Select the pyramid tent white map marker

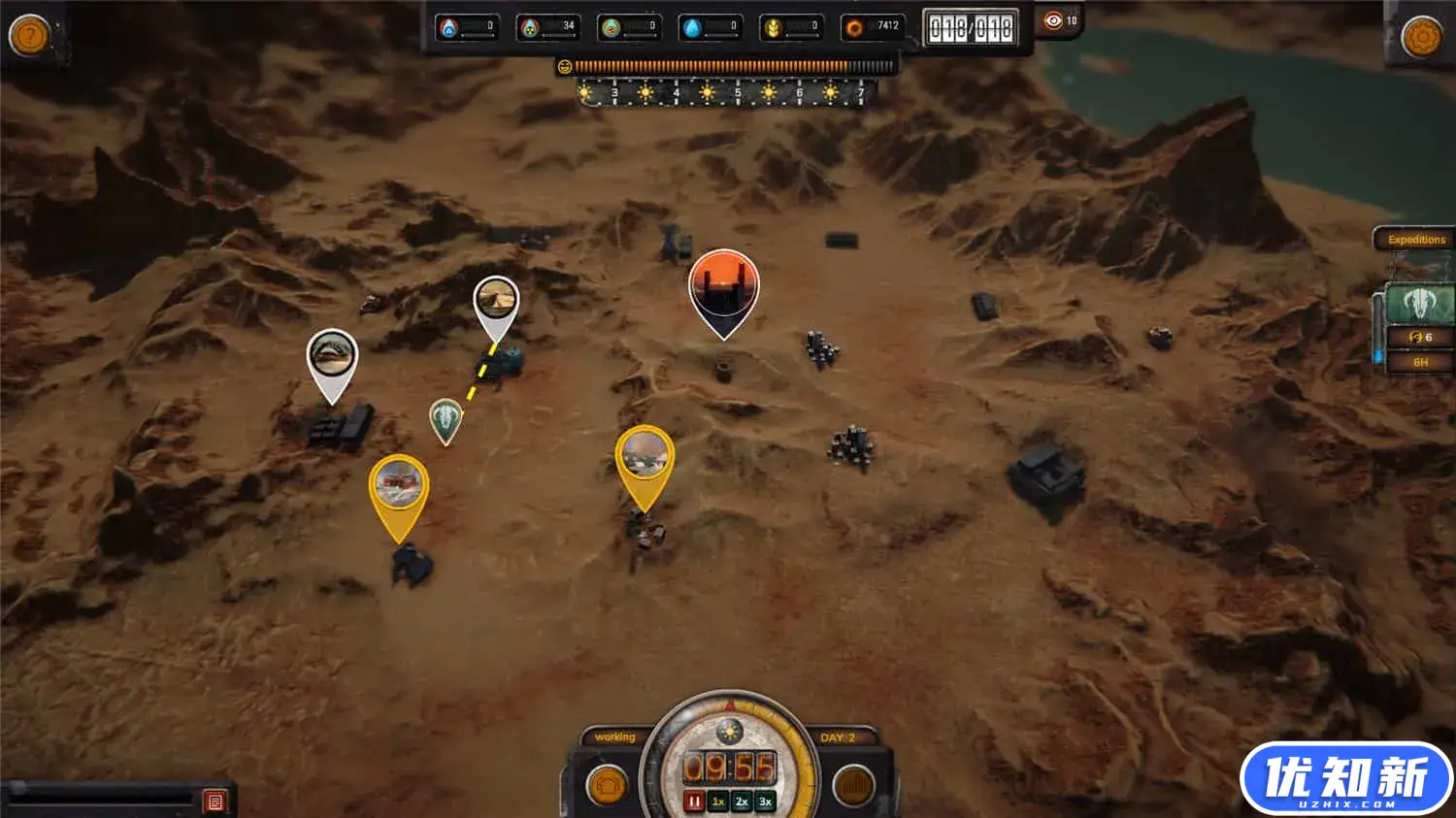pos(496,304)
